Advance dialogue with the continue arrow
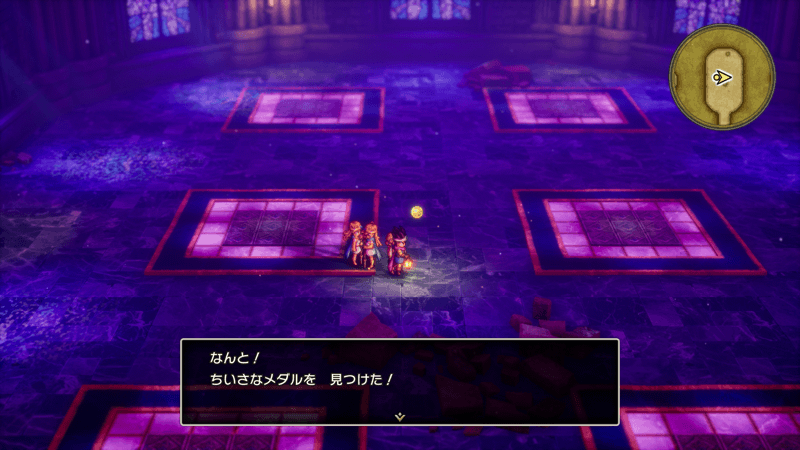 click(400, 415)
